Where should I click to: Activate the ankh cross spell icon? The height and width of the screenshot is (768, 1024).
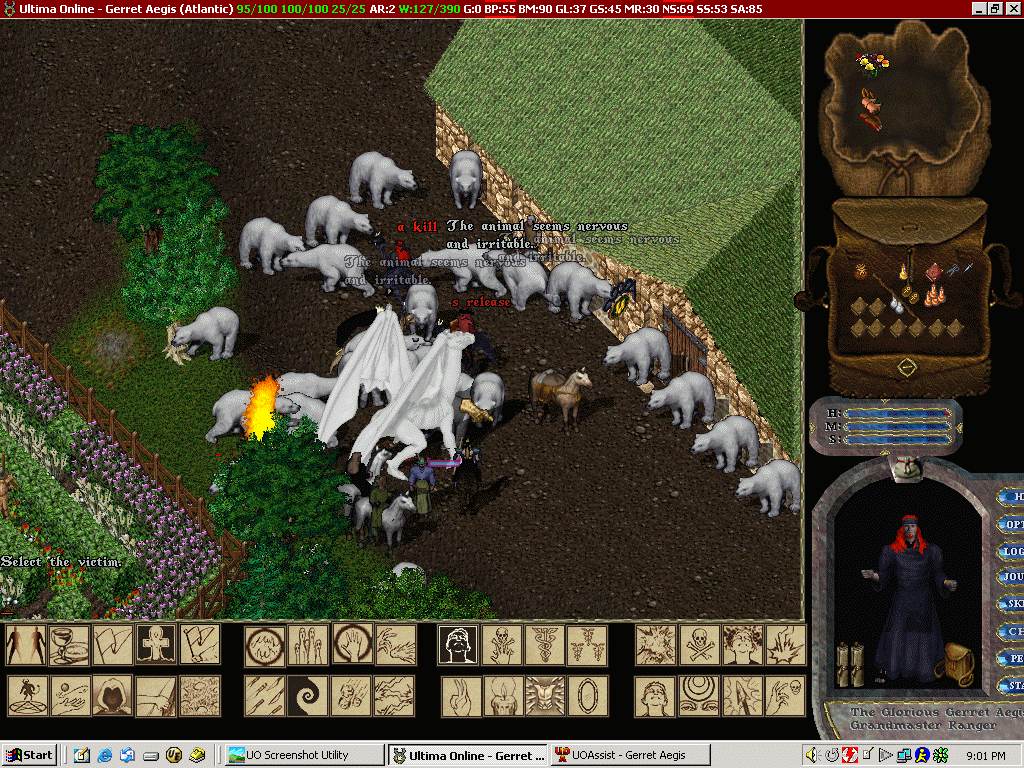pyautogui.click(x=156, y=645)
